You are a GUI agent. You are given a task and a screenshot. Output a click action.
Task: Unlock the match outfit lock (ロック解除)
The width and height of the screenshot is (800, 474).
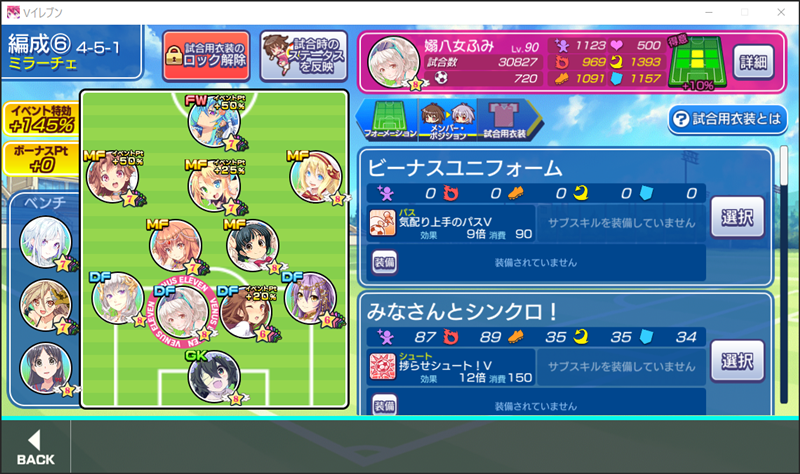(206, 55)
